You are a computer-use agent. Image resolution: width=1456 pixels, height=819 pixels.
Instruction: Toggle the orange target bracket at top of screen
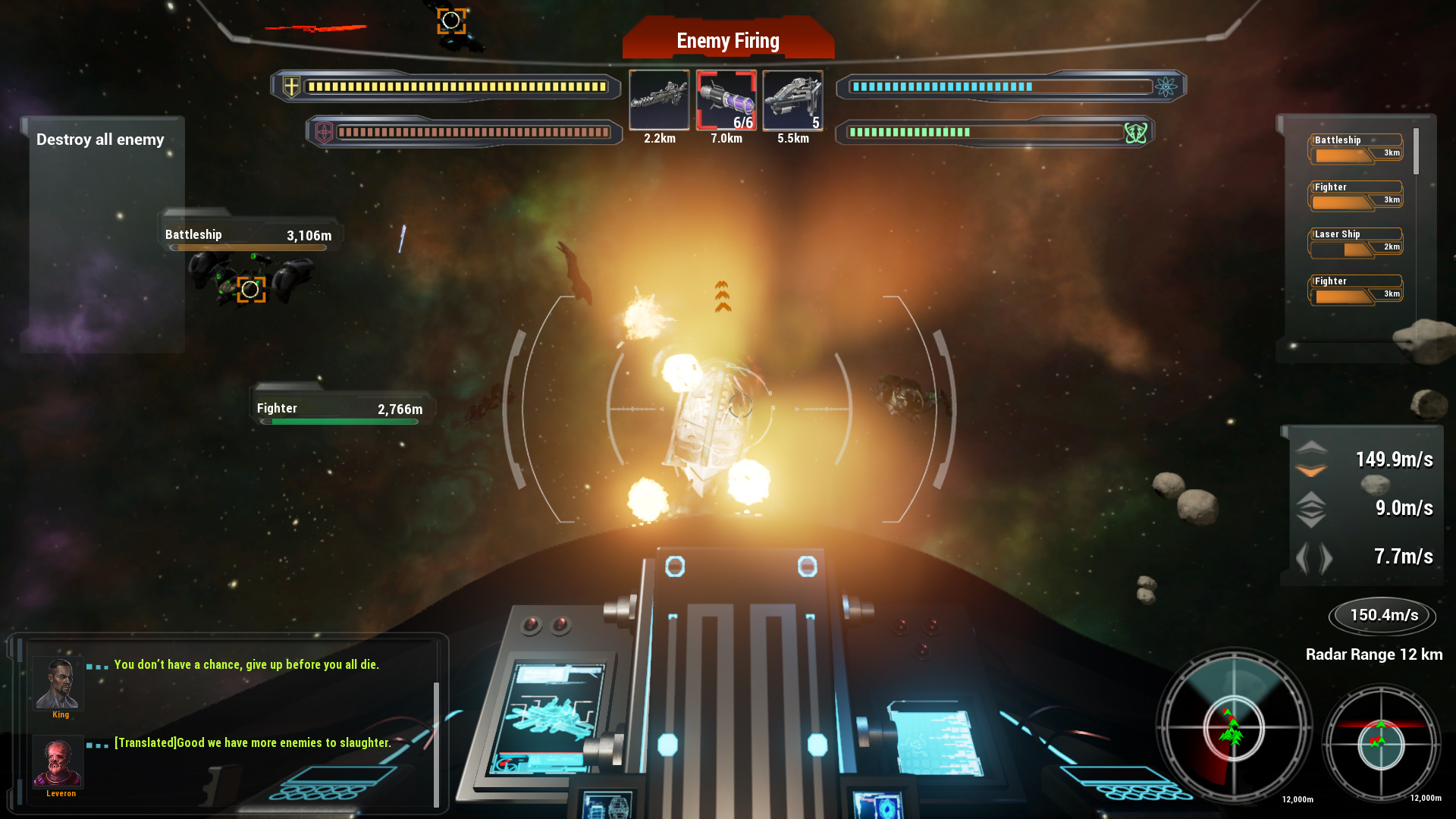tap(450, 21)
